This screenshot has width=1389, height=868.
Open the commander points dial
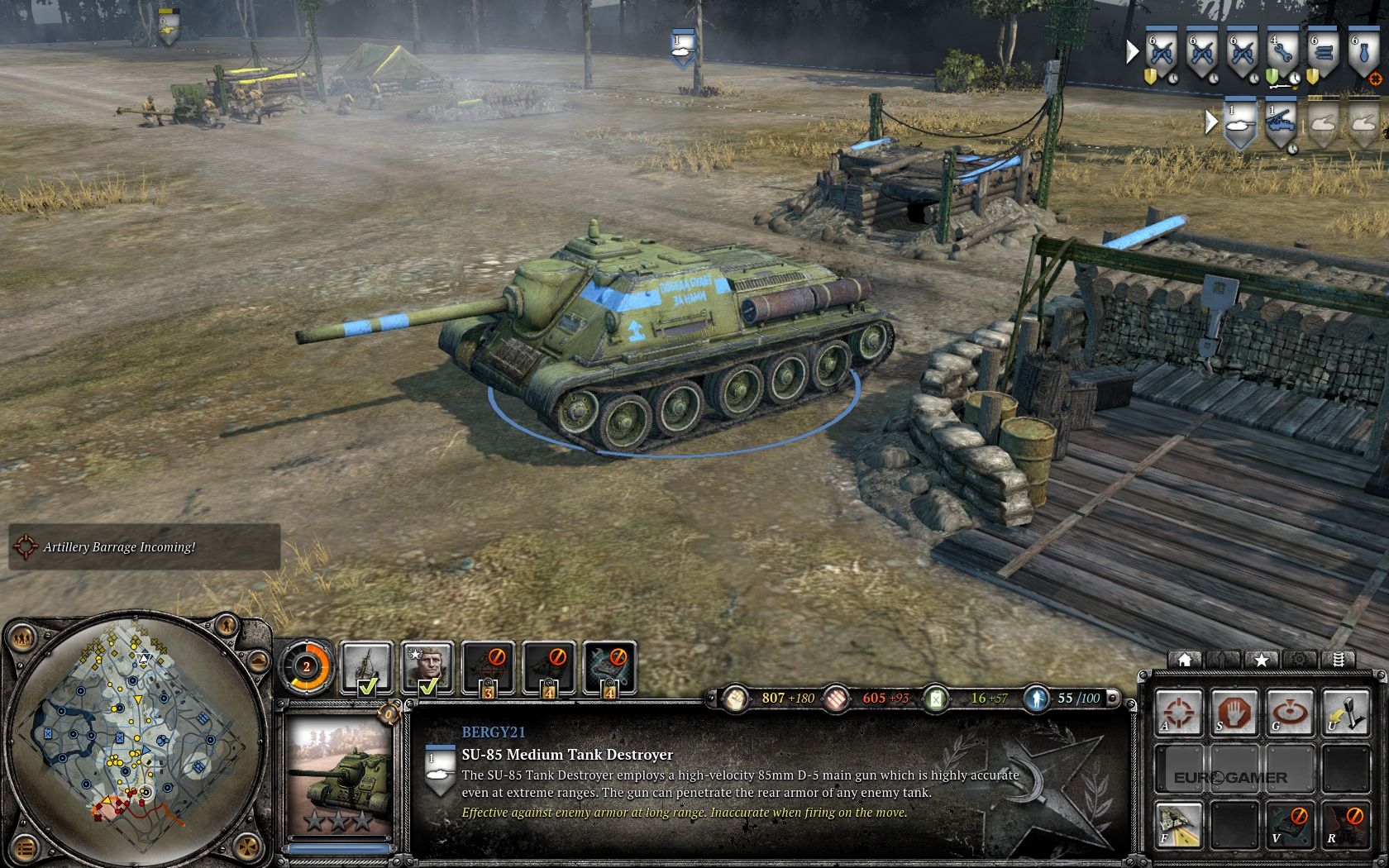point(306,666)
